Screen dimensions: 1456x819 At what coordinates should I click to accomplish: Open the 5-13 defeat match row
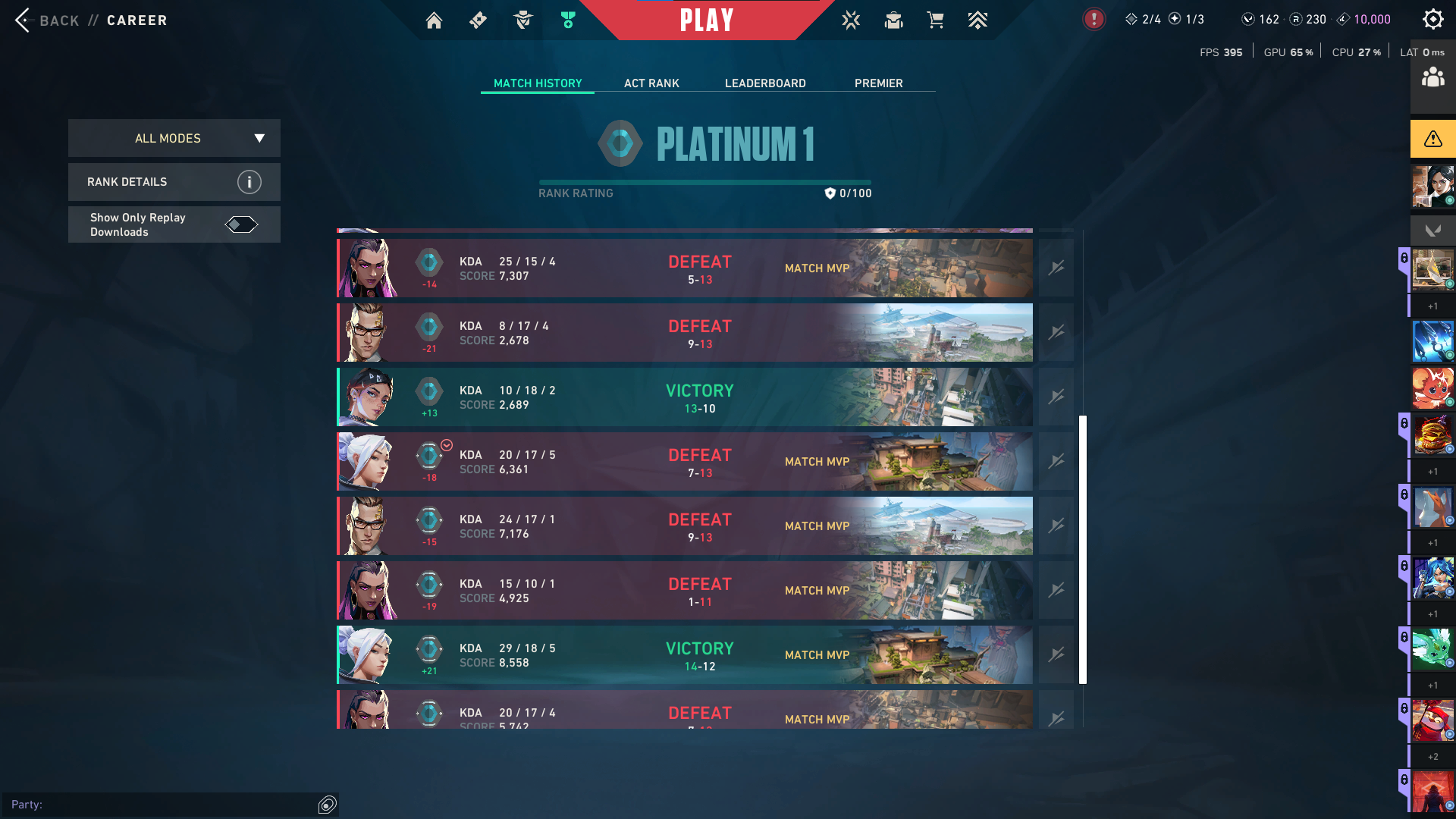point(684,268)
